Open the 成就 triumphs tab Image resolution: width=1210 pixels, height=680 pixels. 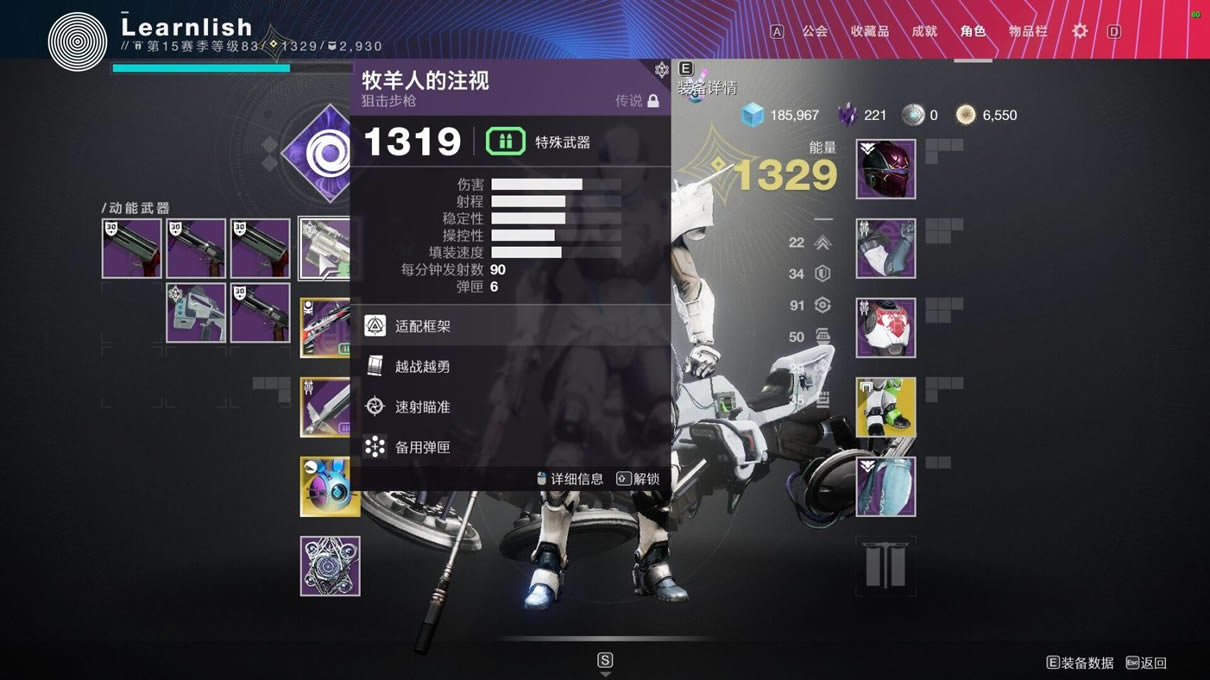924,31
